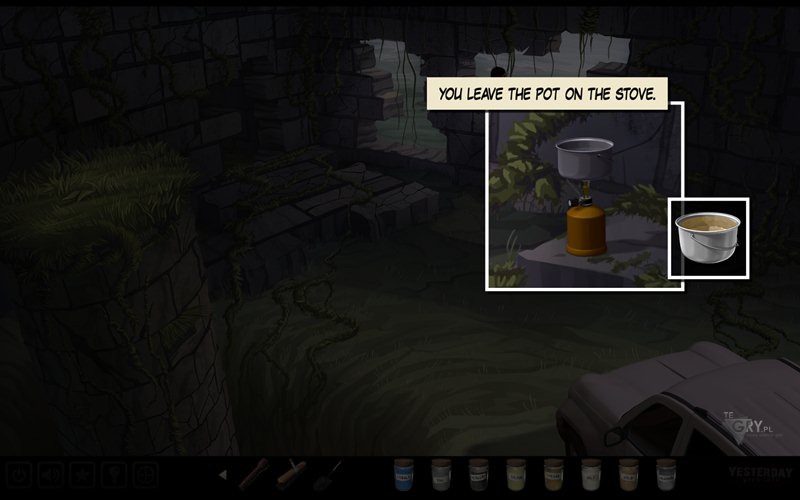Pick the small shovel from inventory
800x500 pixels.
328,473
